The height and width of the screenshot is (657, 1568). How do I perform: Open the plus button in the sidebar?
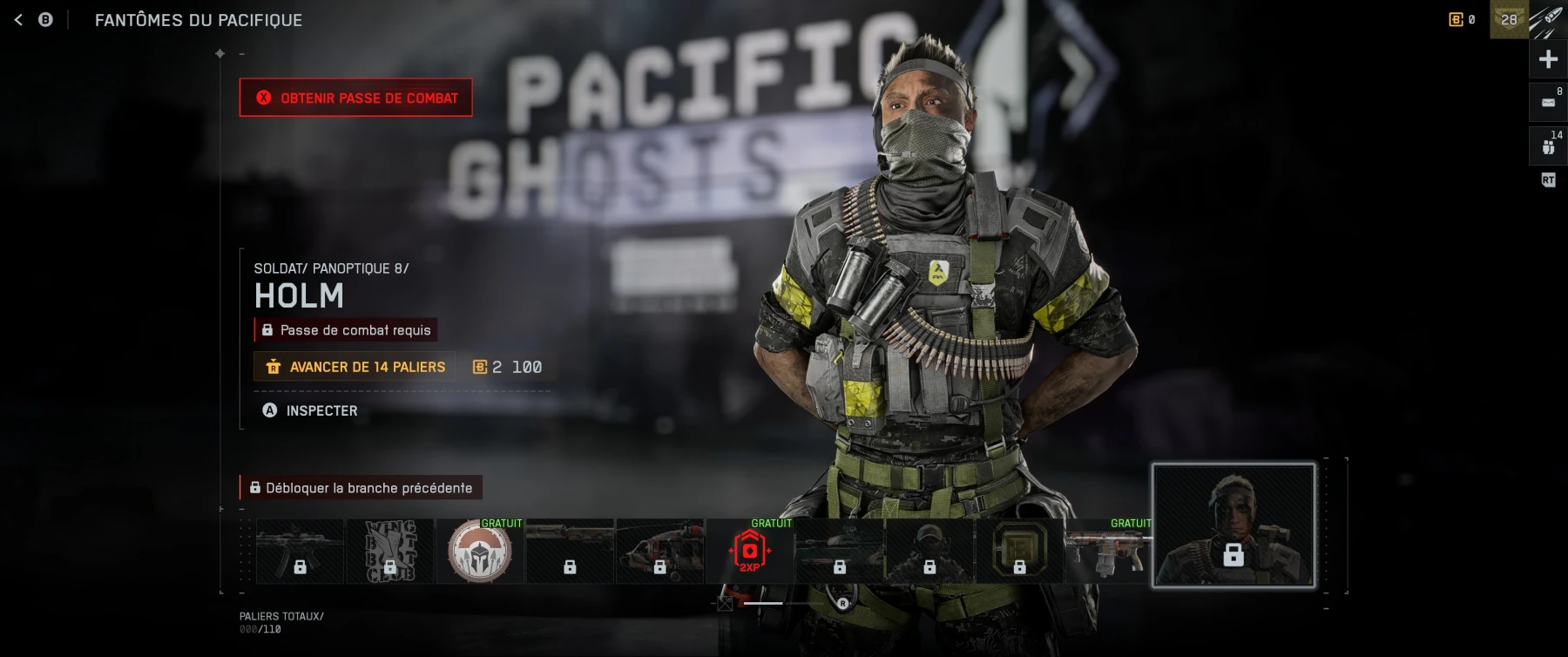pyautogui.click(x=1548, y=59)
